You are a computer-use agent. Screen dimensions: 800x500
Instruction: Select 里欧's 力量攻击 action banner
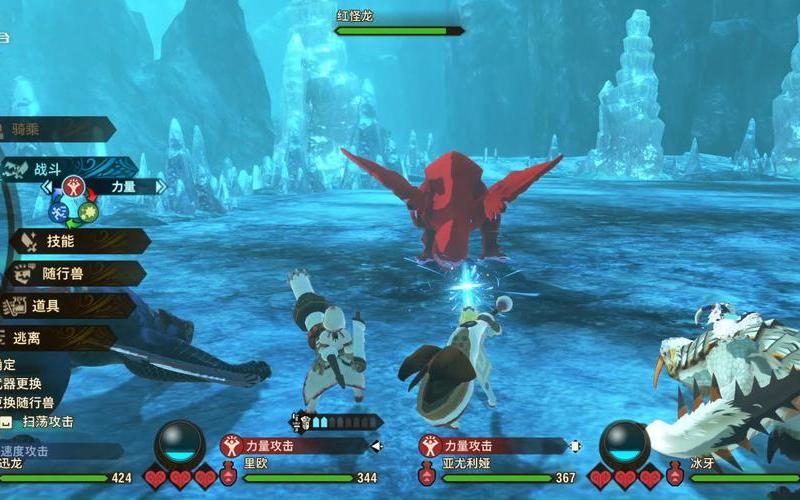pyautogui.click(x=295, y=446)
